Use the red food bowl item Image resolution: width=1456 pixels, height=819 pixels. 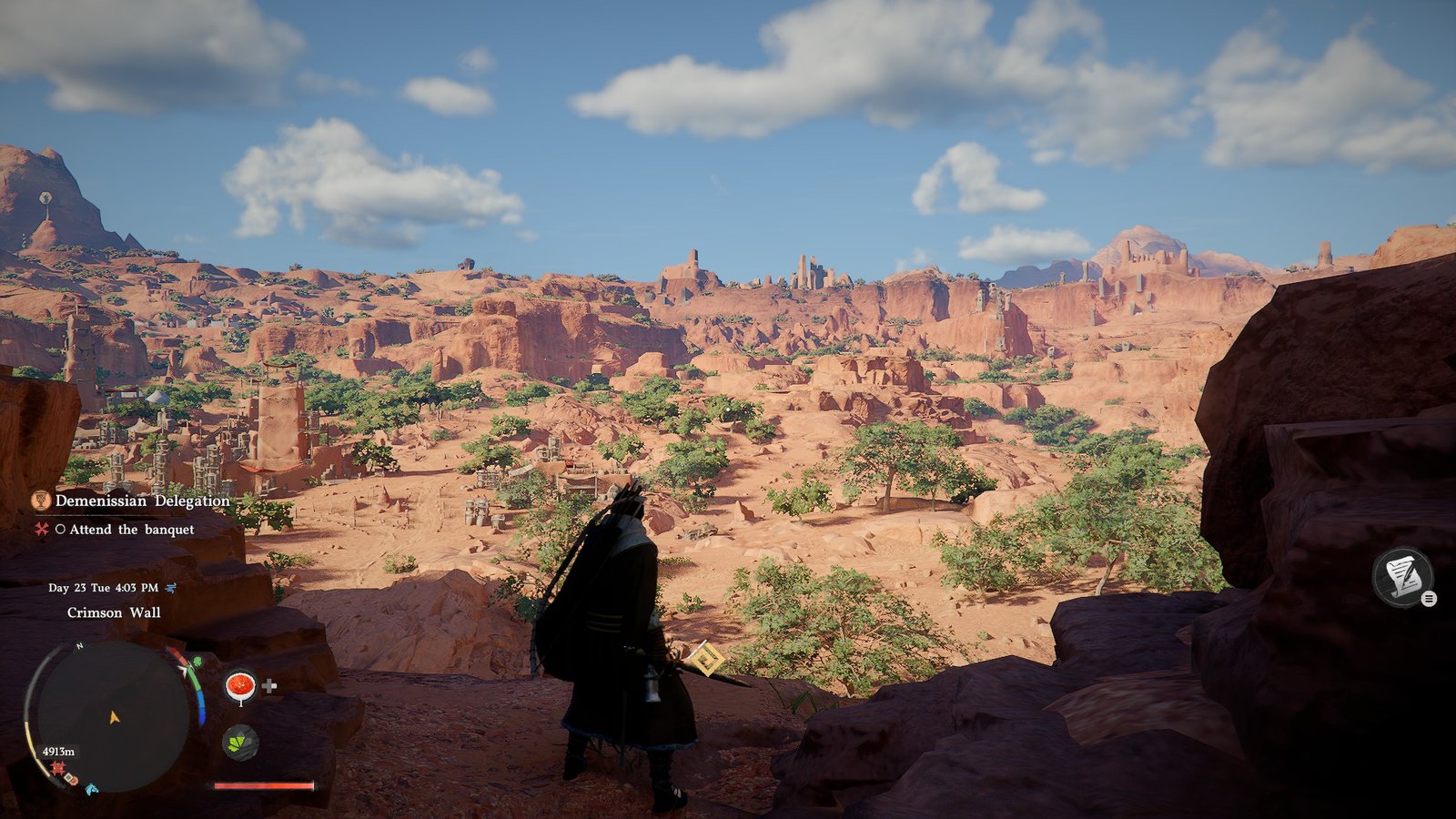point(240,685)
